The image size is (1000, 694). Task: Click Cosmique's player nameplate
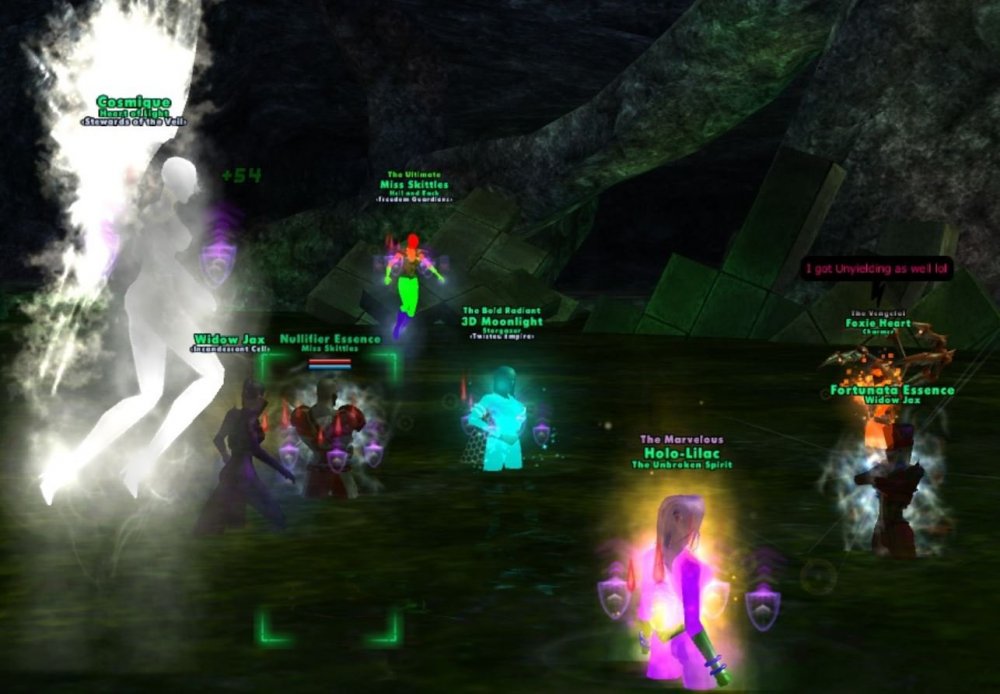(134, 102)
